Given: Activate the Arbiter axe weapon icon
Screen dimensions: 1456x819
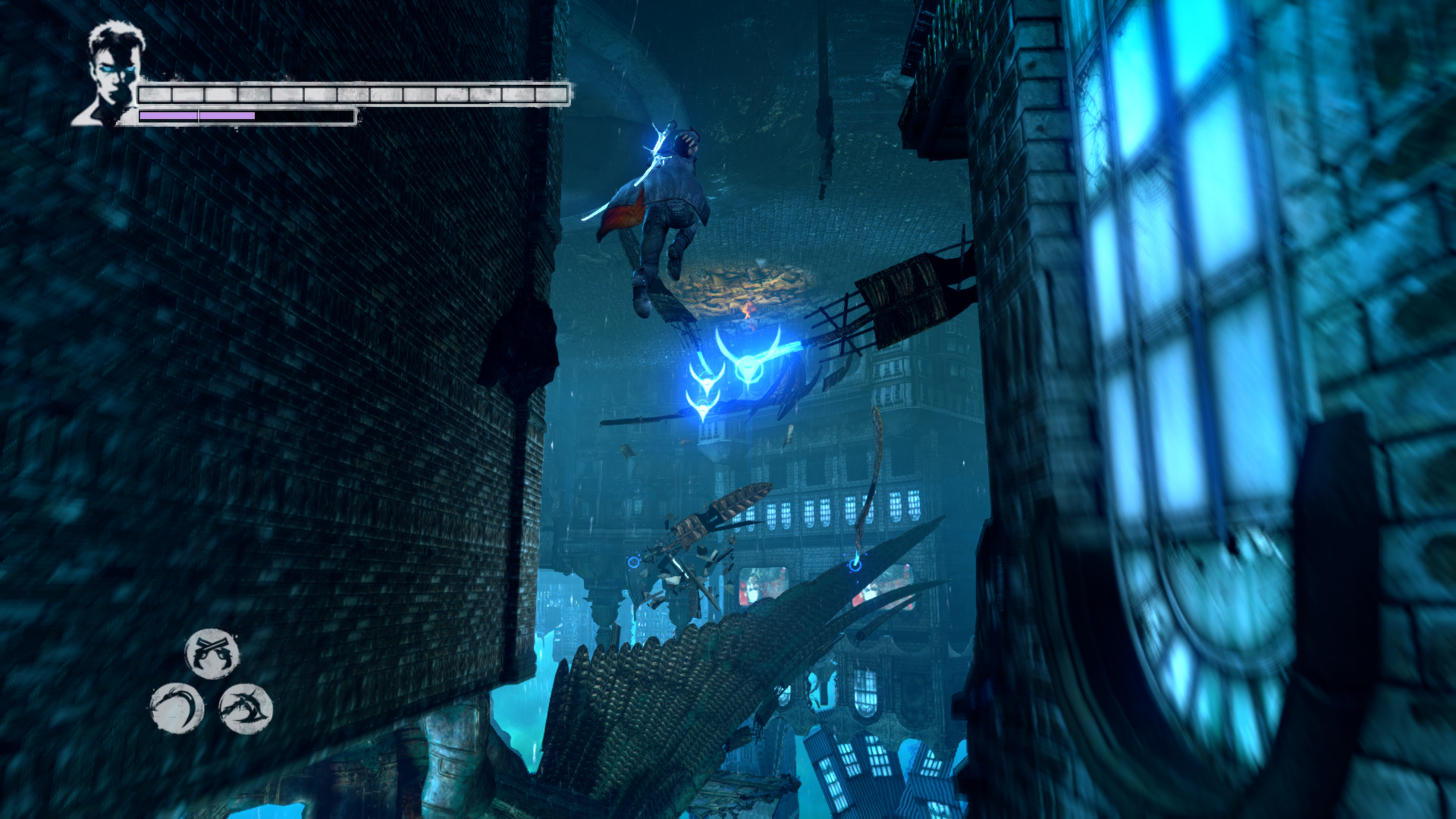Looking at the screenshot, I should 246,709.
